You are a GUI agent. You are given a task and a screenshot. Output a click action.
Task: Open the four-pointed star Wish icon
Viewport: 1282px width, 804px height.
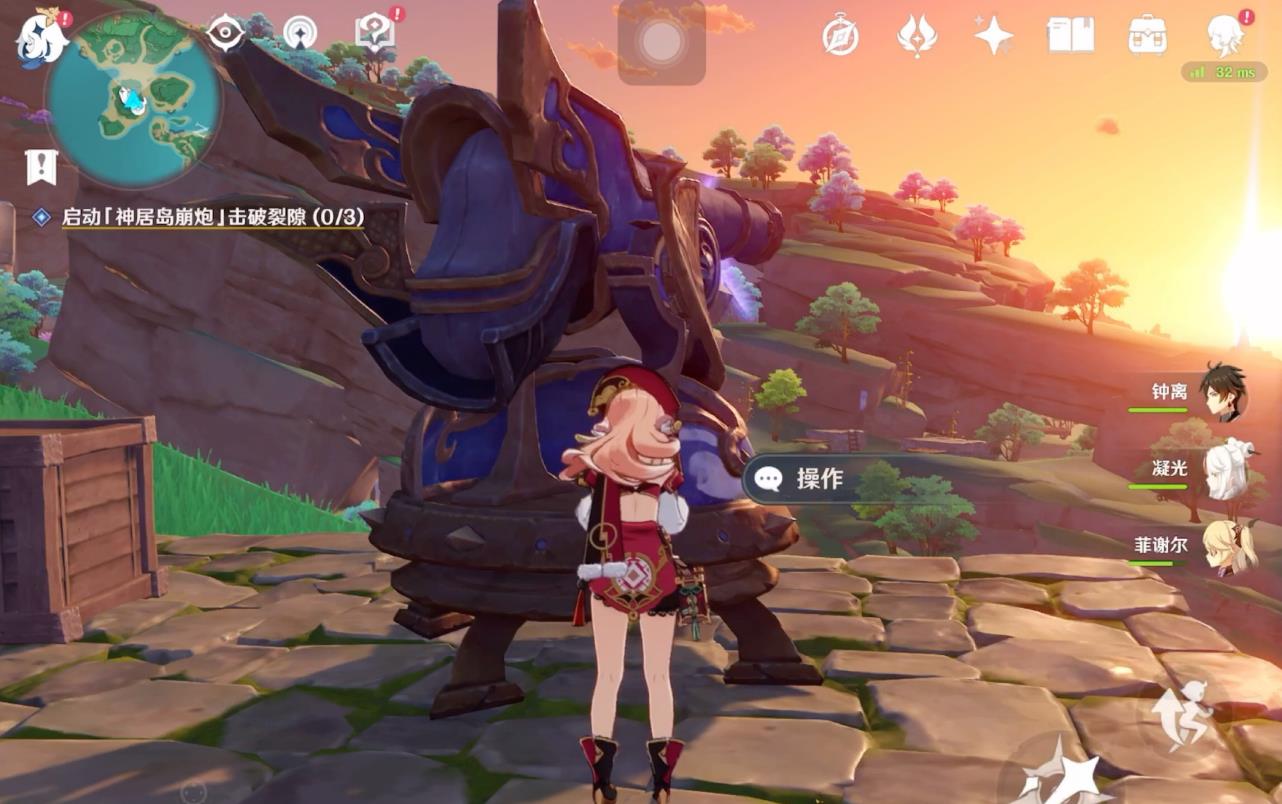click(x=994, y=35)
